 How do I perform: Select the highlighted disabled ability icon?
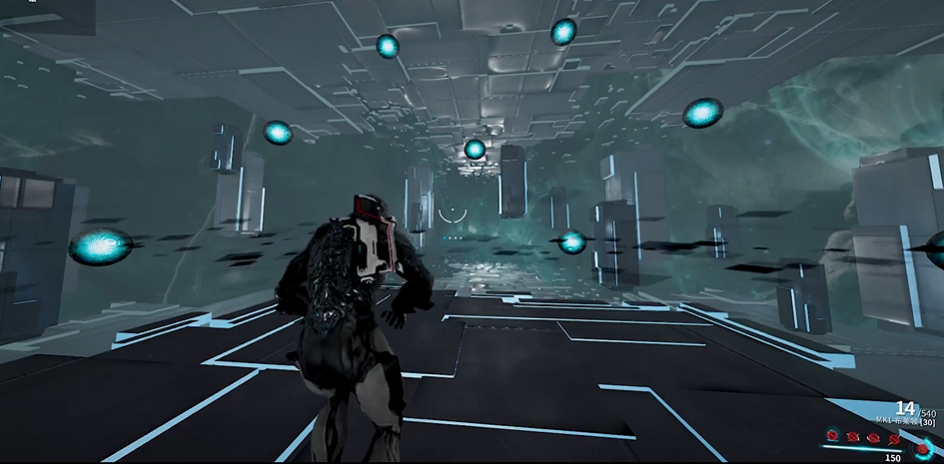pos(832,435)
